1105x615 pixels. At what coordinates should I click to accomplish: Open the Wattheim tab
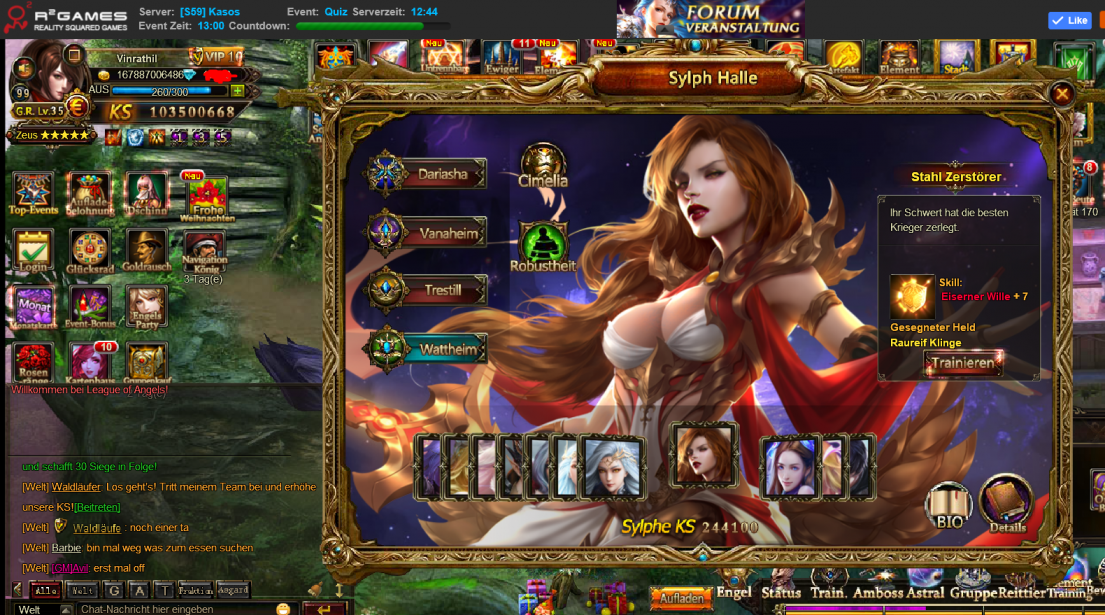click(x=430, y=349)
